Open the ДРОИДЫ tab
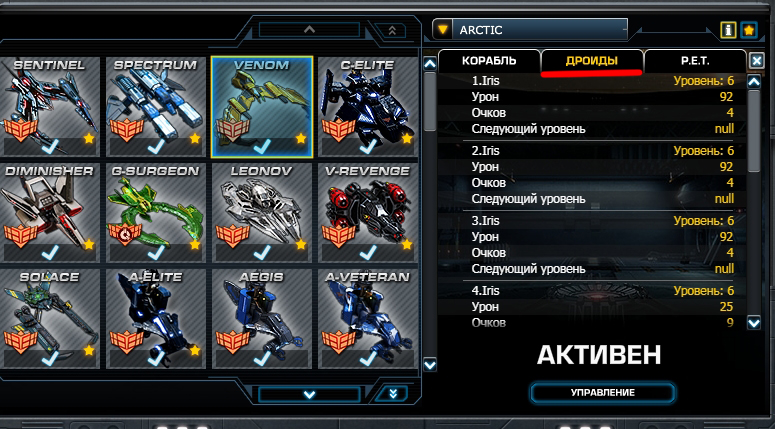The image size is (775, 429). click(591, 61)
